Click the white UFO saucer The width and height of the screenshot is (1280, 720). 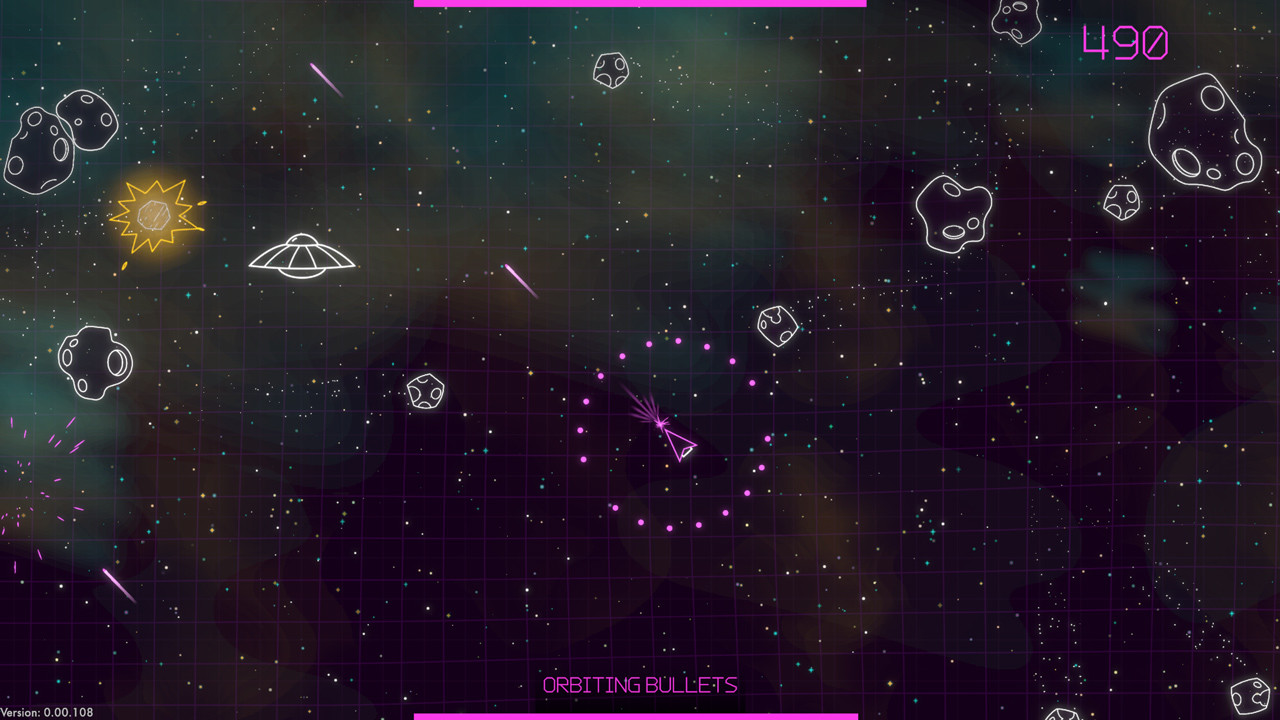pos(300,255)
